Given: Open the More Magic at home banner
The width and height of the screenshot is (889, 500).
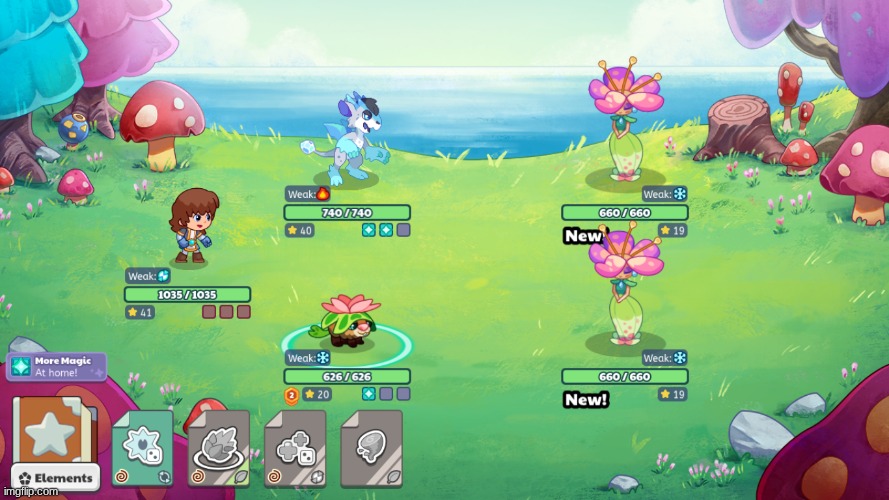Looking at the screenshot, I should [x=57, y=367].
